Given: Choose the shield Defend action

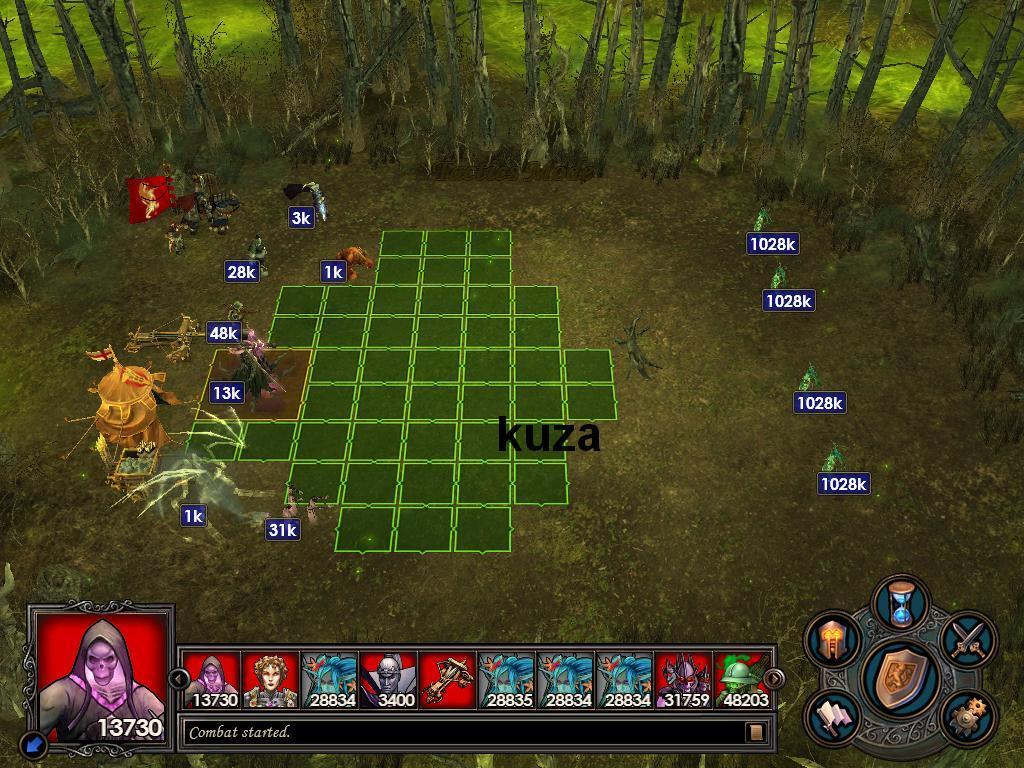Looking at the screenshot, I should [902, 678].
